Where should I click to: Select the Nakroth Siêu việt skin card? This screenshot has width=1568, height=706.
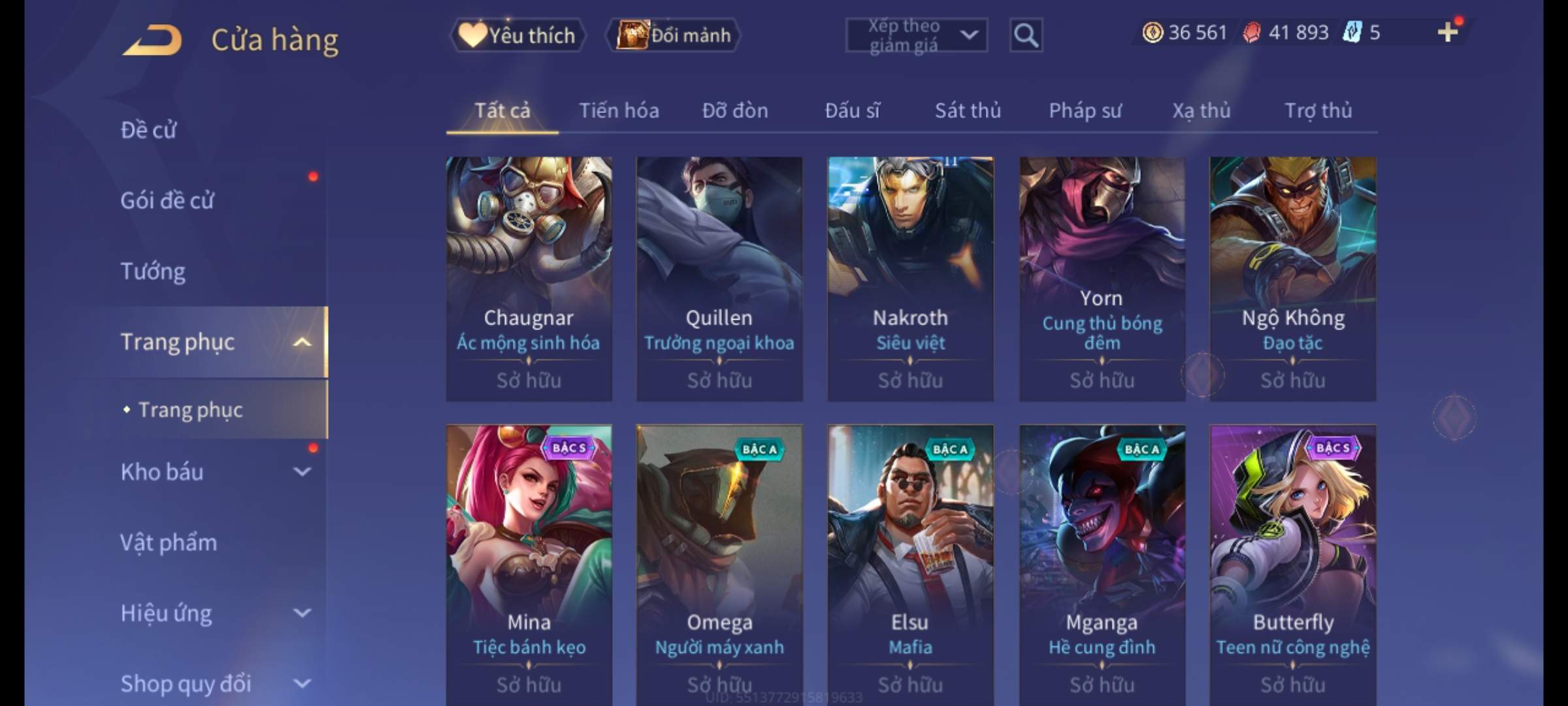coord(910,278)
